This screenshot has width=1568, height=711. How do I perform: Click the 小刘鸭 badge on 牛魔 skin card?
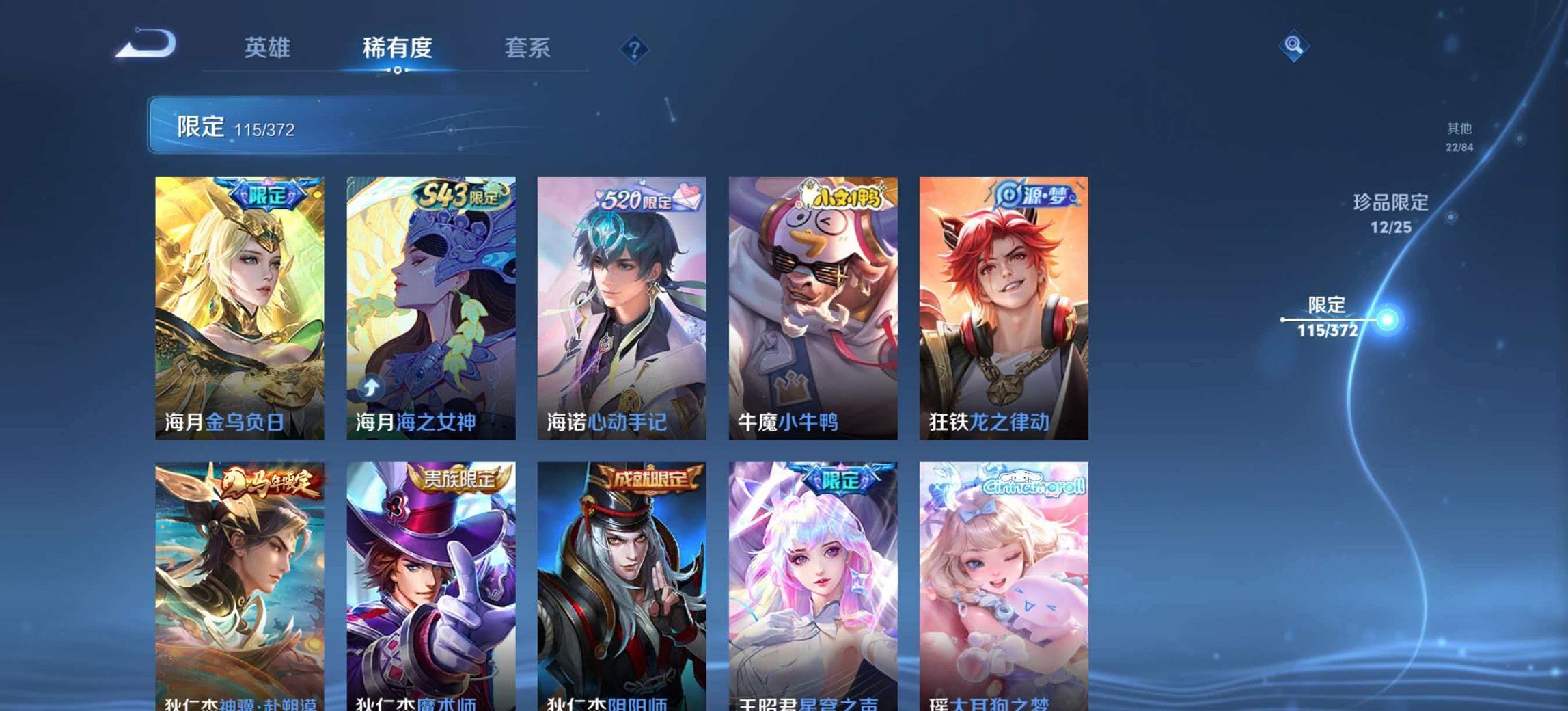point(840,196)
